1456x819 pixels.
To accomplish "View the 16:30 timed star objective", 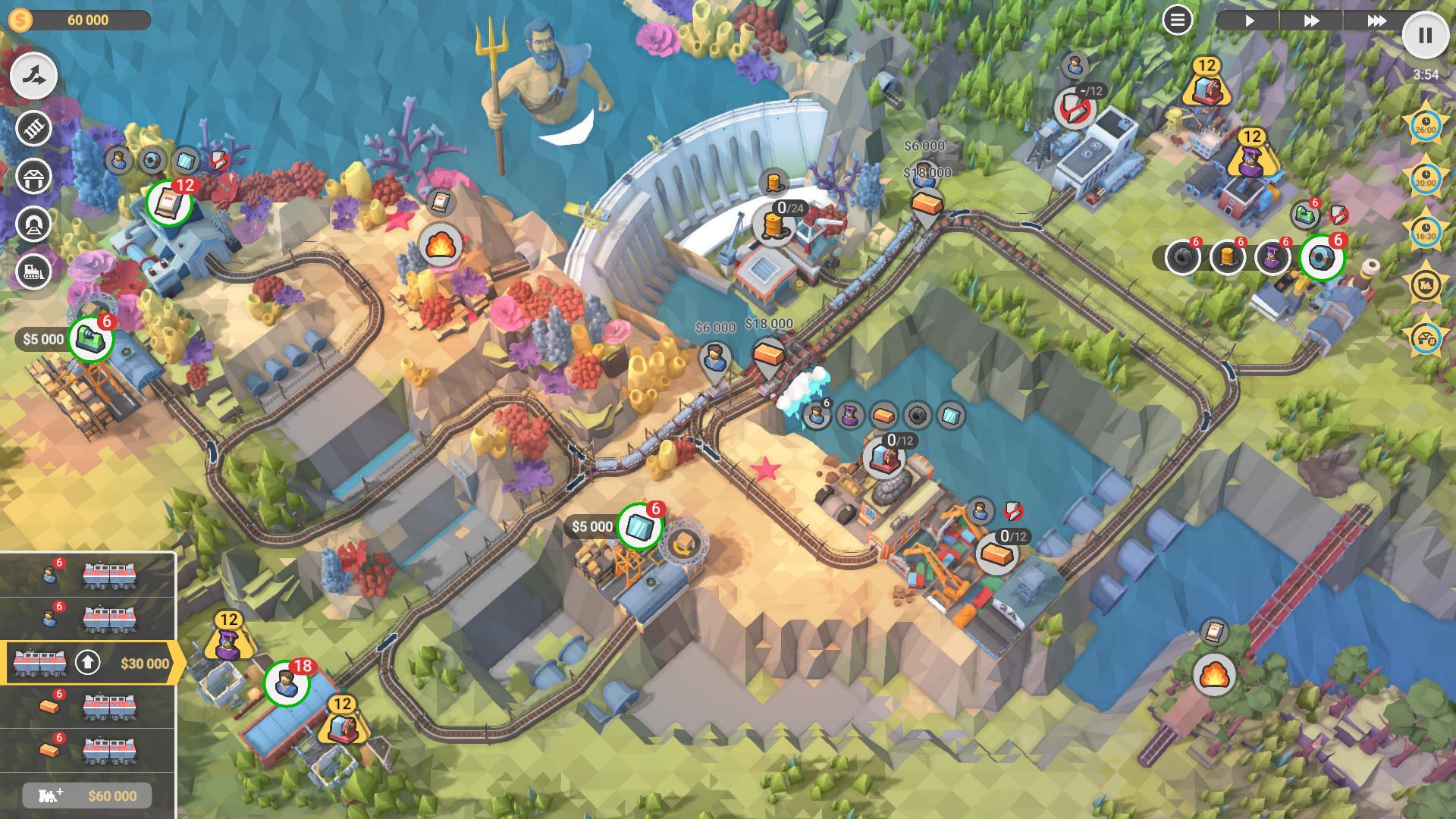I will tap(1426, 231).
